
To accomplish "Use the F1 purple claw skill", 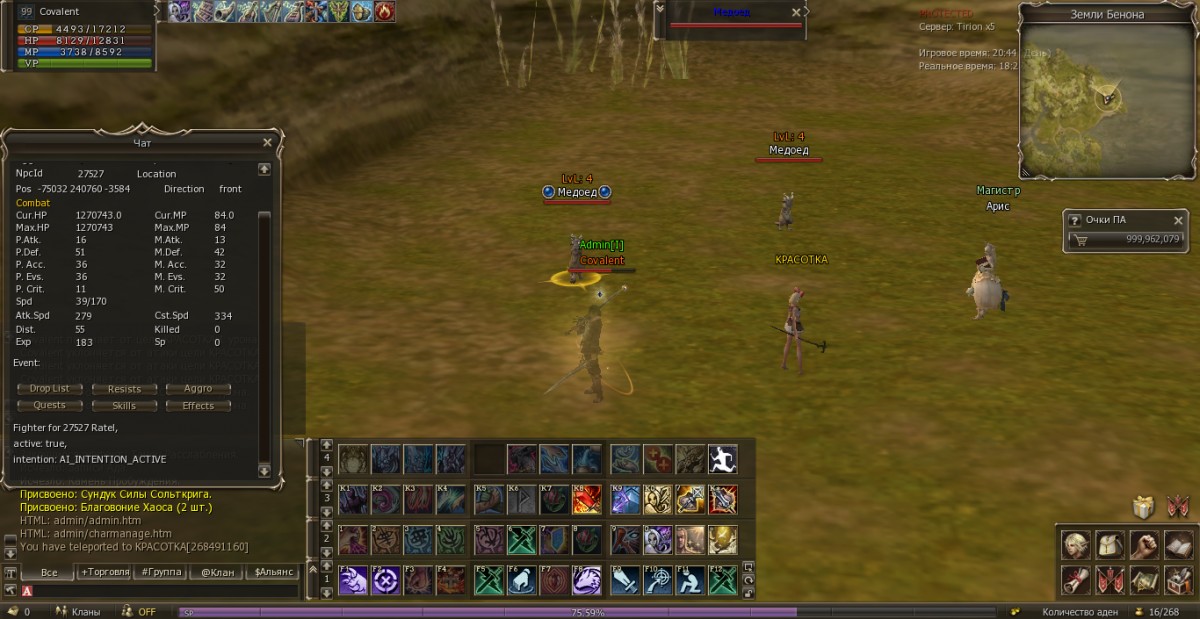I will [x=353, y=579].
